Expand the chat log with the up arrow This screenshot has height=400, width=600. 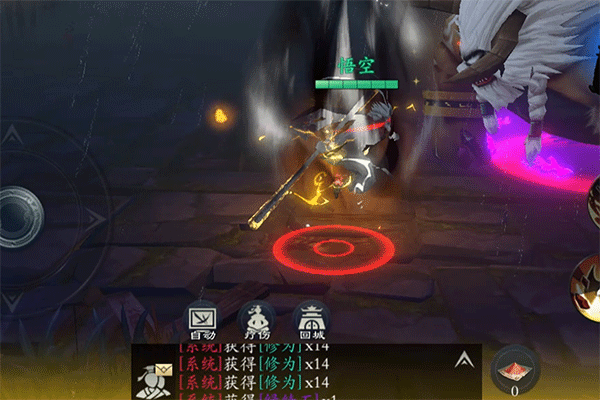(463, 359)
